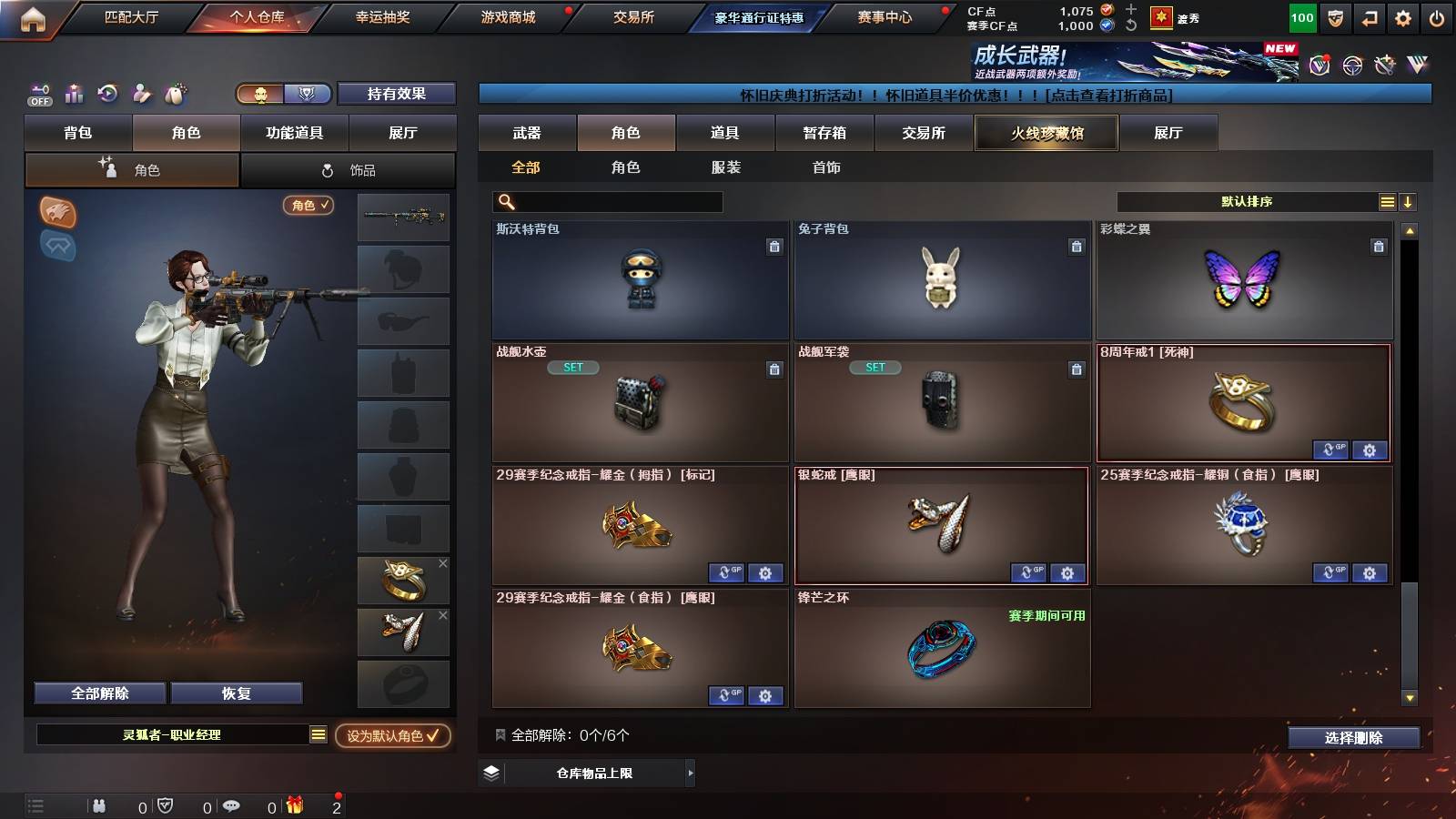Select the pet companion icon in top-left toolbar
This screenshot has width=1456, height=819.
pyautogui.click(x=173, y=94)
